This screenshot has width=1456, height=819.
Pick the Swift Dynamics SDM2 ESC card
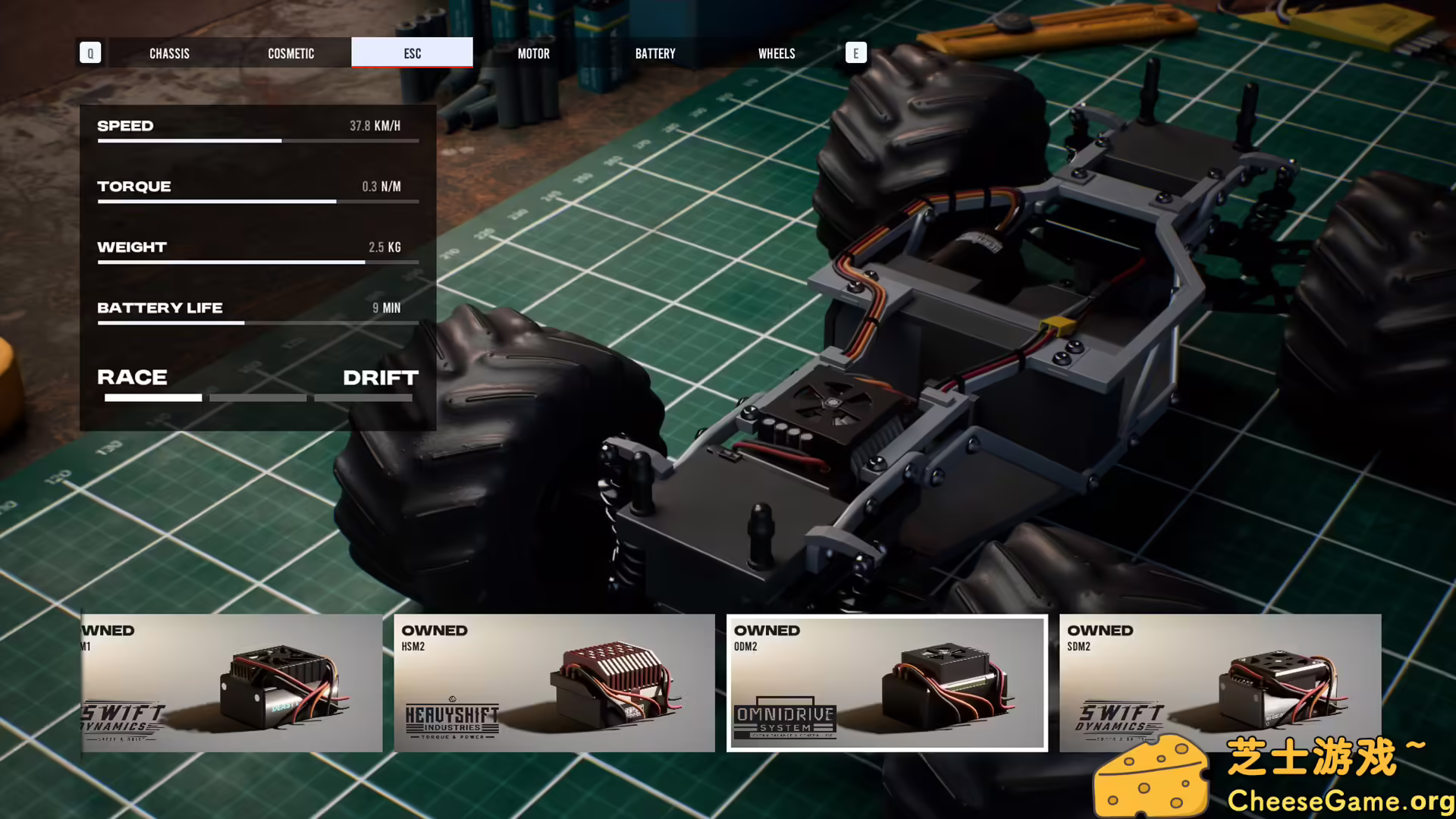(x=1219, y=682)
